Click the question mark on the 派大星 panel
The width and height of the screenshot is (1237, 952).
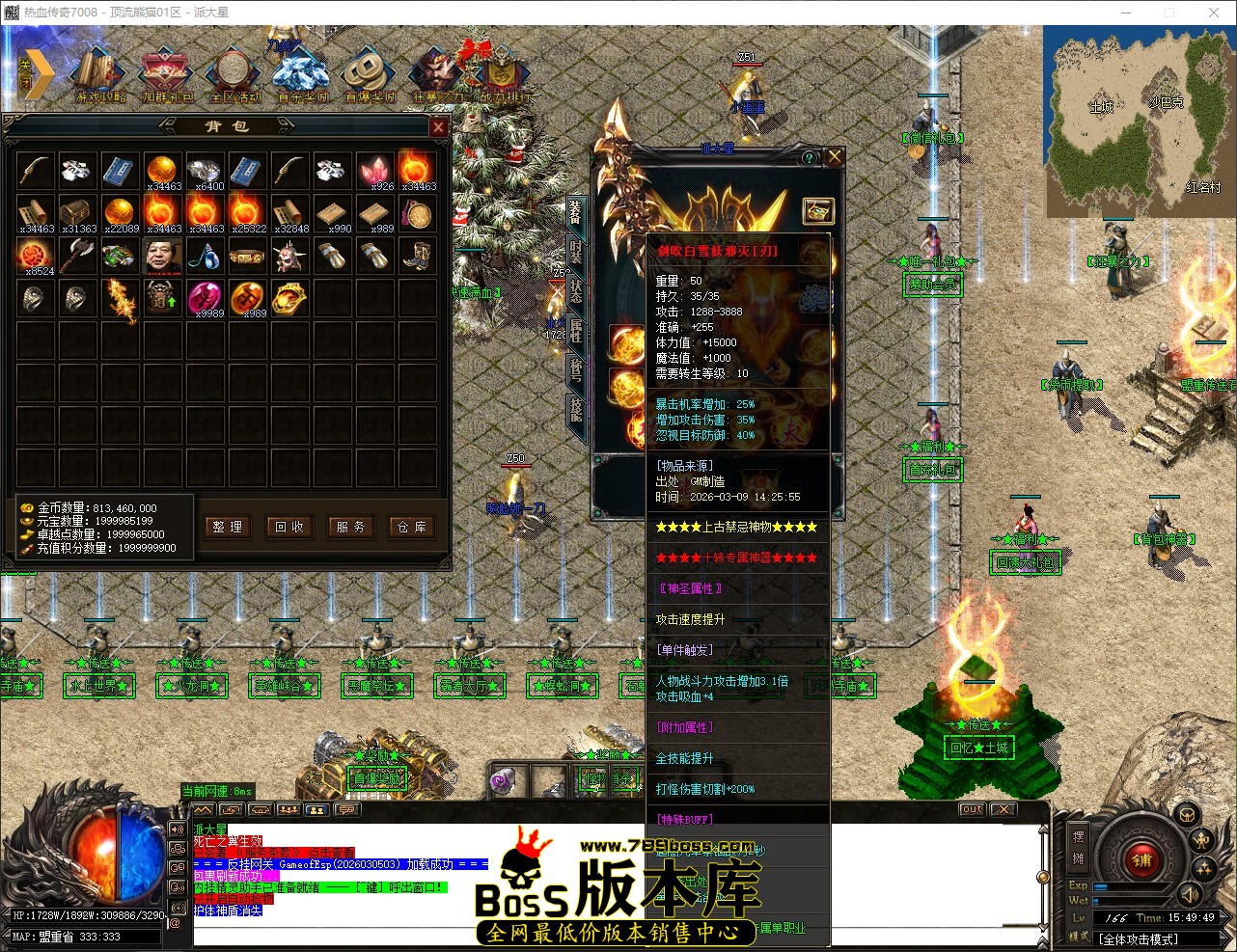809,156
